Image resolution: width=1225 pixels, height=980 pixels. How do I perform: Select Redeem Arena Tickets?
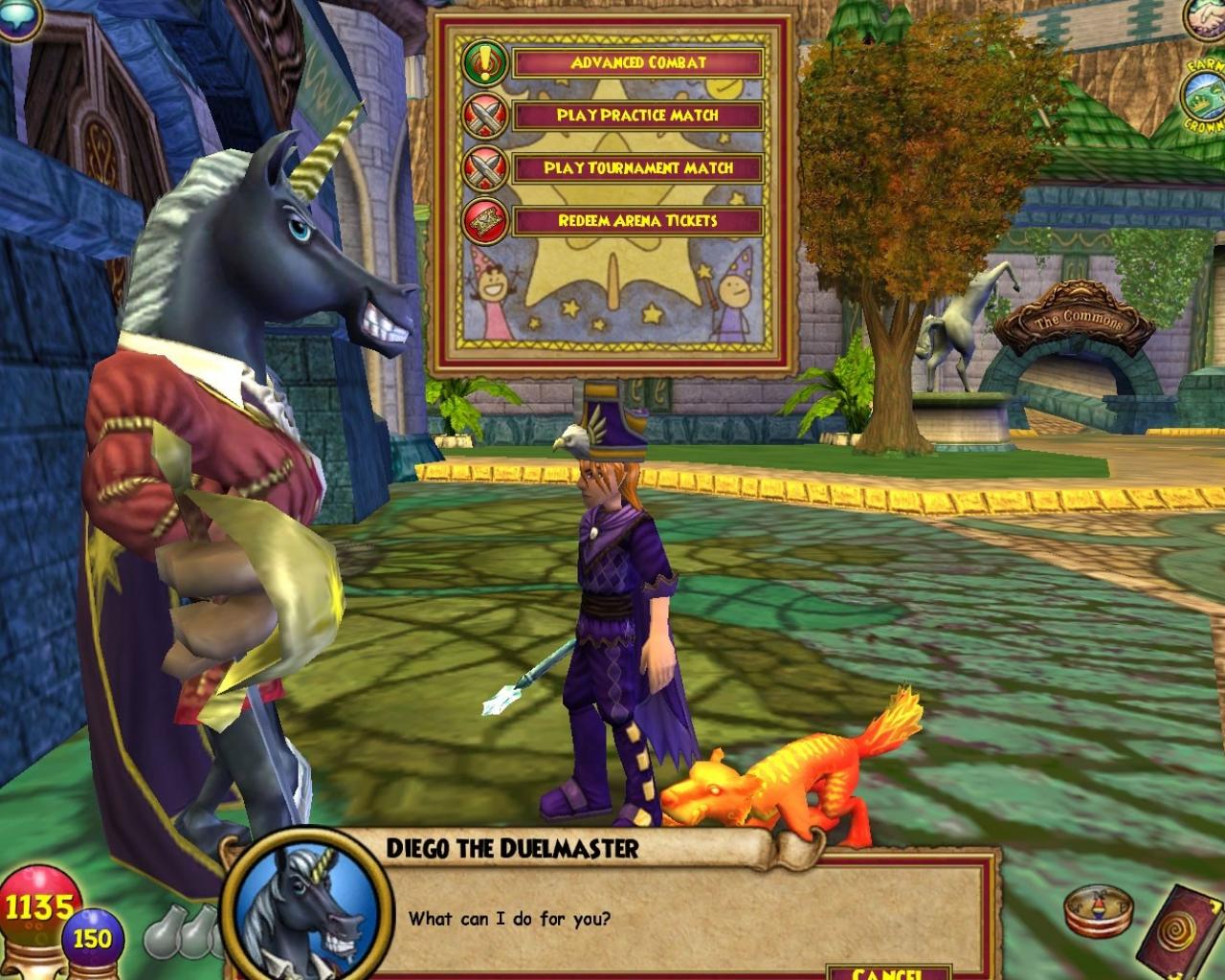[637, 219]
